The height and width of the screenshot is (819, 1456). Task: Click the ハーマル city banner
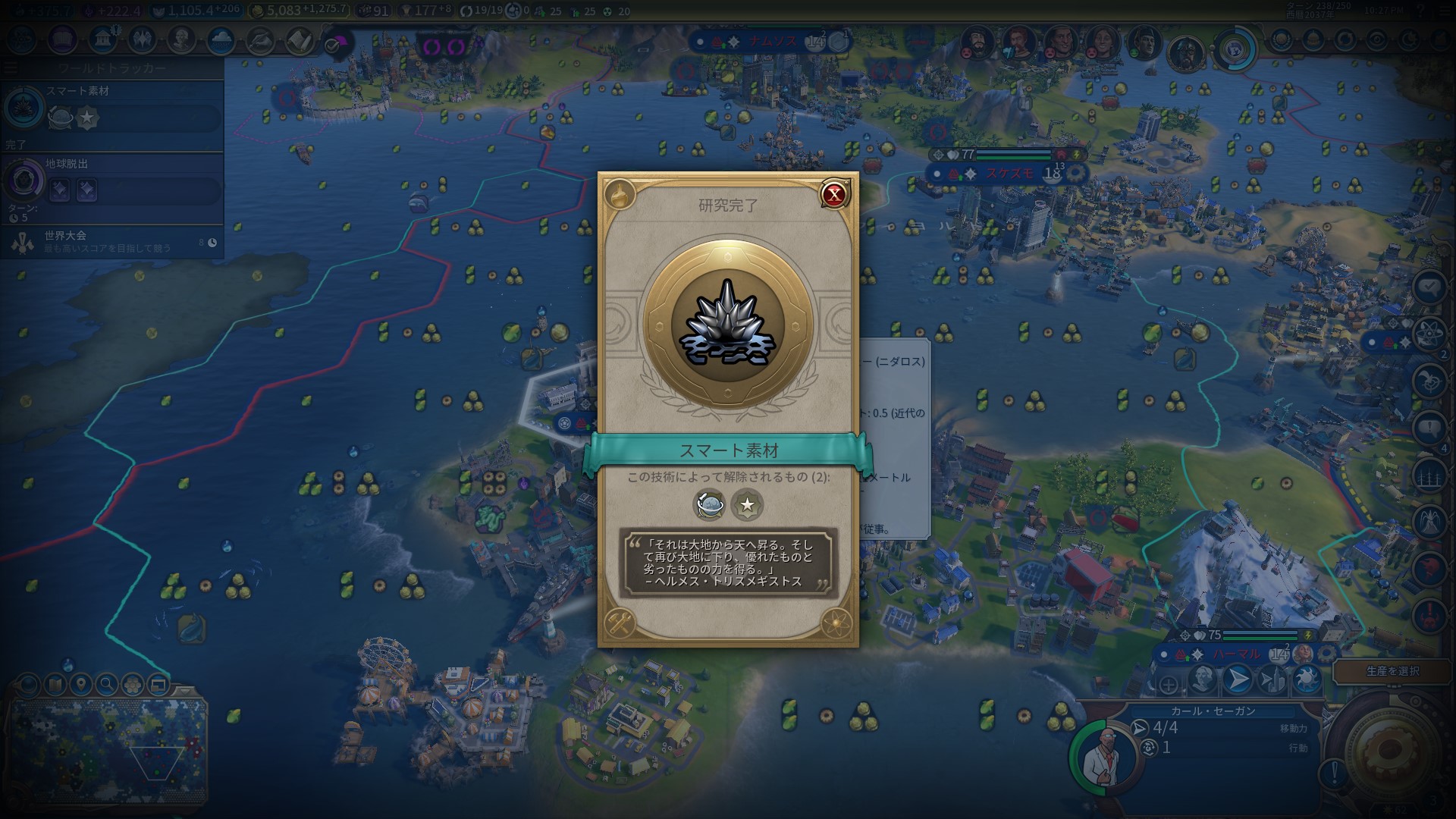click(x=1236, y=654)
